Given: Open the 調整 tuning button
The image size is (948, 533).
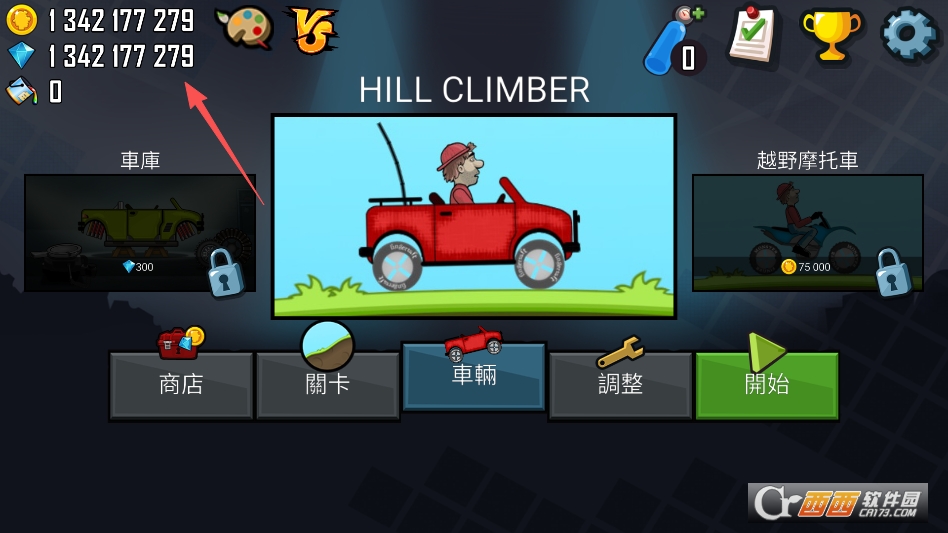Looking at the screenshot, I should 620,384.
